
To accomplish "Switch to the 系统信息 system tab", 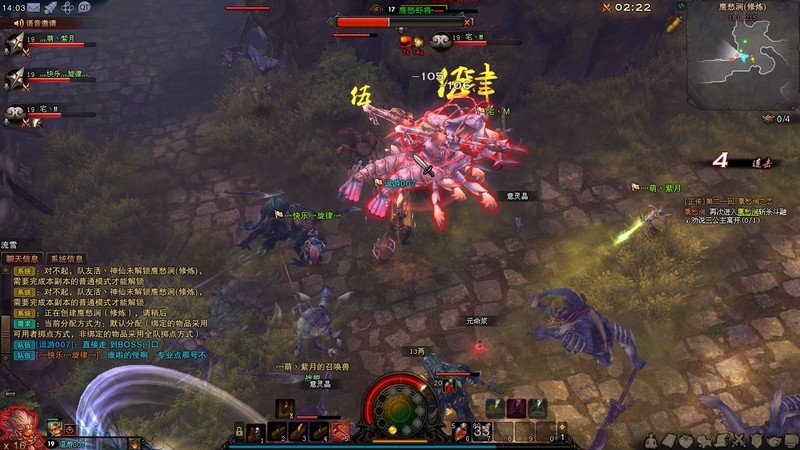I will point(66,258).
